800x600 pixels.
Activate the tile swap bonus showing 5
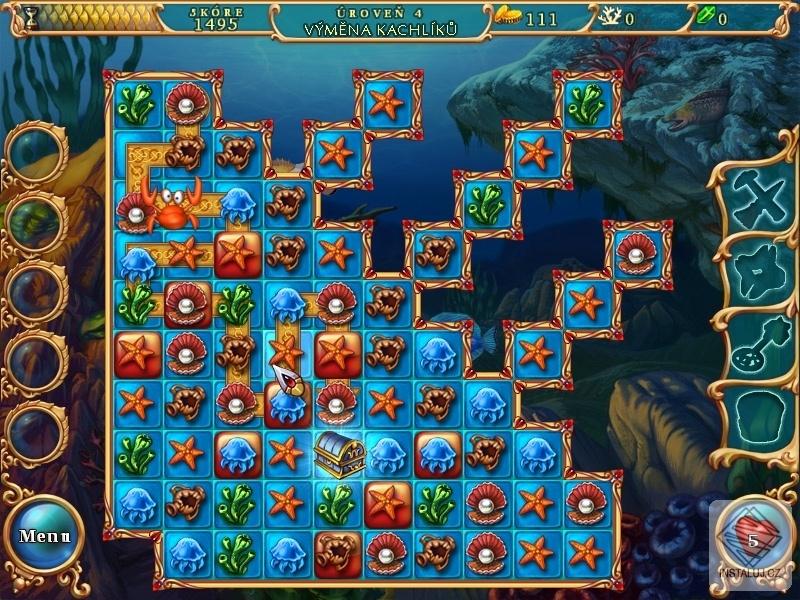[754, 534]
